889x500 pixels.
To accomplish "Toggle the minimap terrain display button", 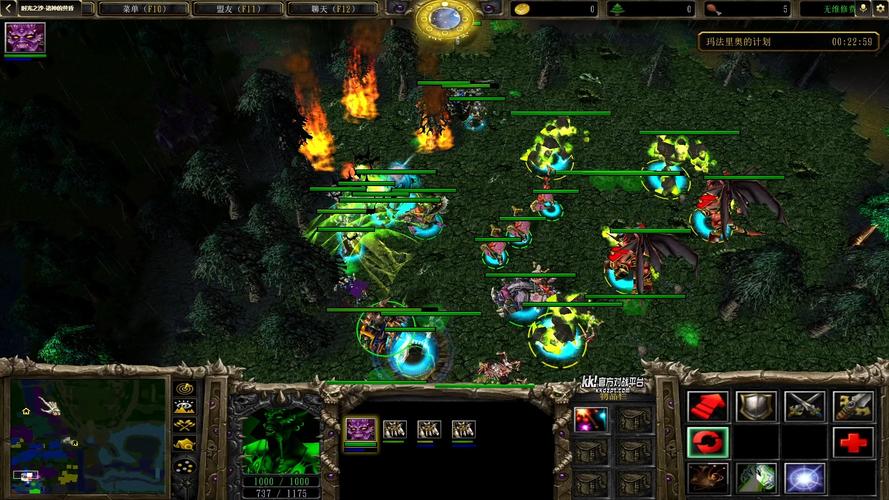I will (x=184, y=407).
